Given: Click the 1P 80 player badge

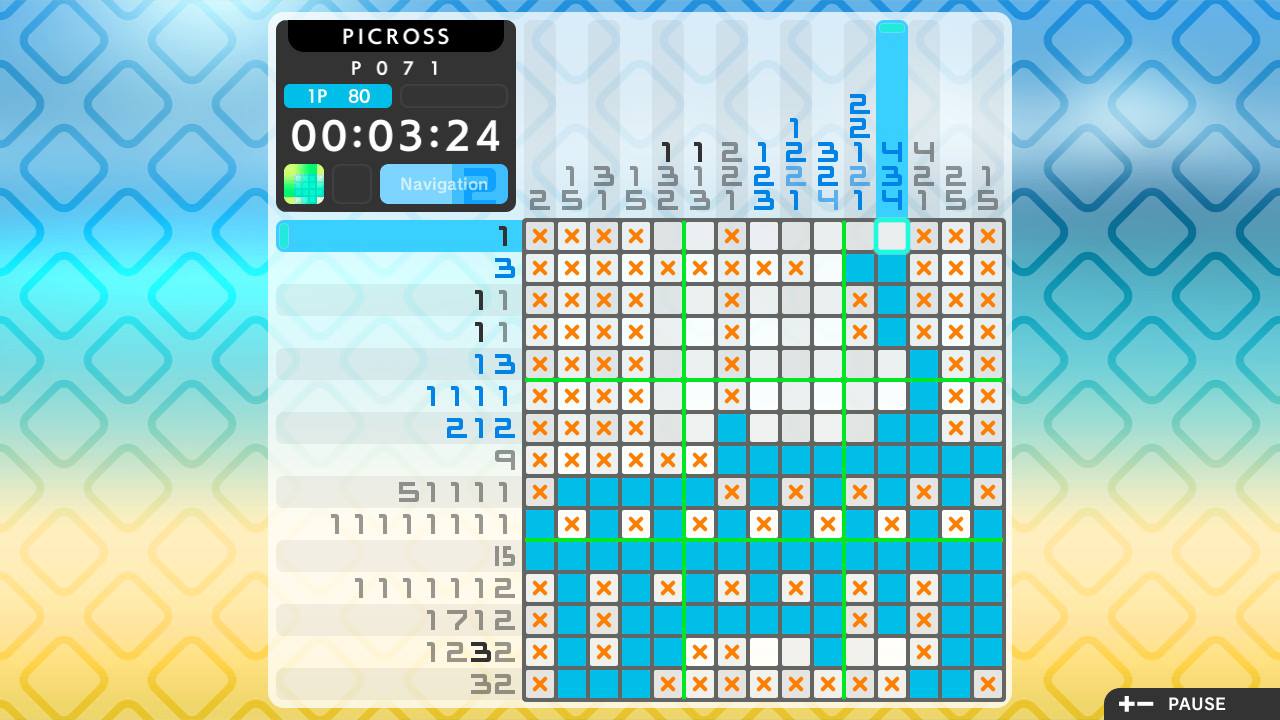Looking at the screenshot, I should 337,96.
